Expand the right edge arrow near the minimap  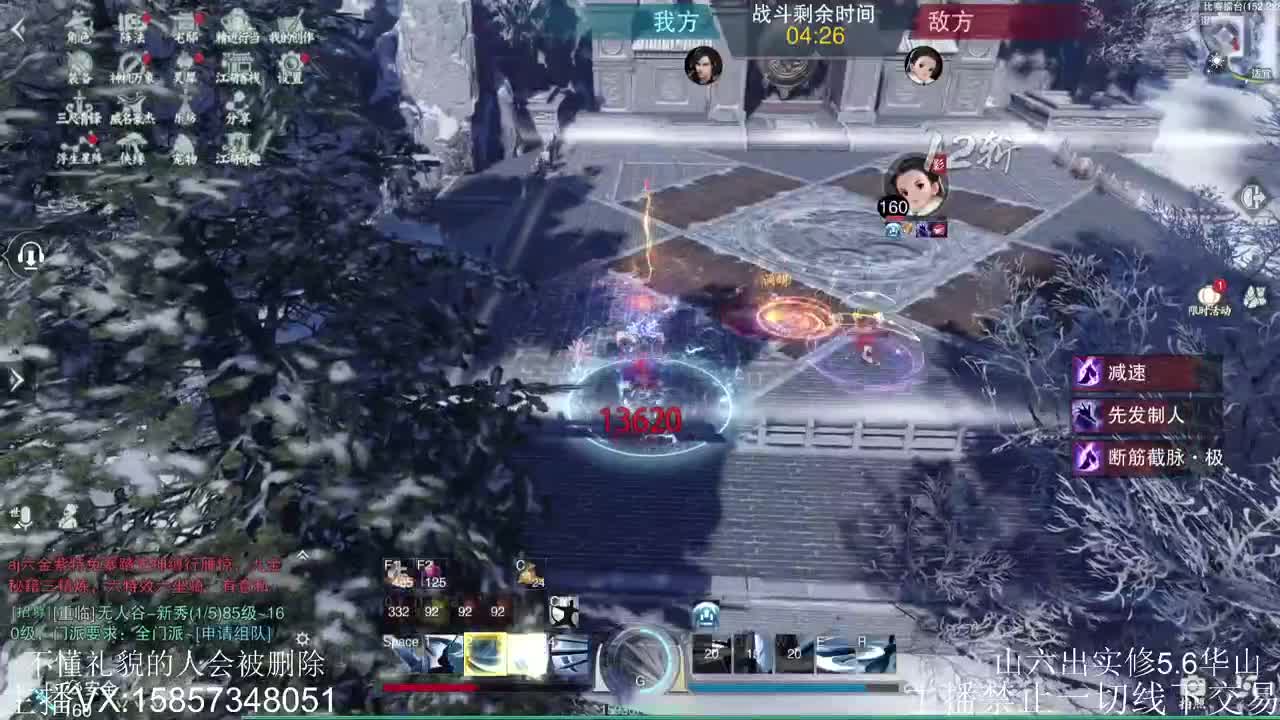coord(1253,196)
